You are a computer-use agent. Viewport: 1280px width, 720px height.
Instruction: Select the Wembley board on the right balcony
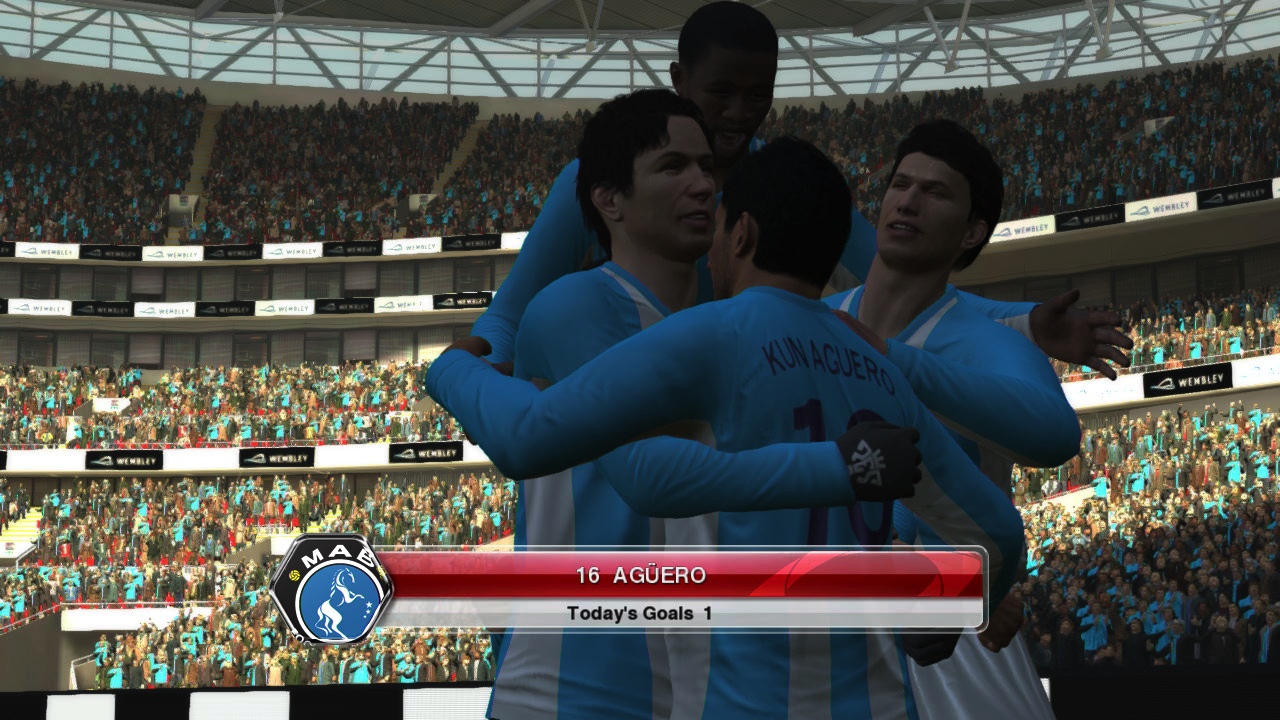(x=1192, y=380)
